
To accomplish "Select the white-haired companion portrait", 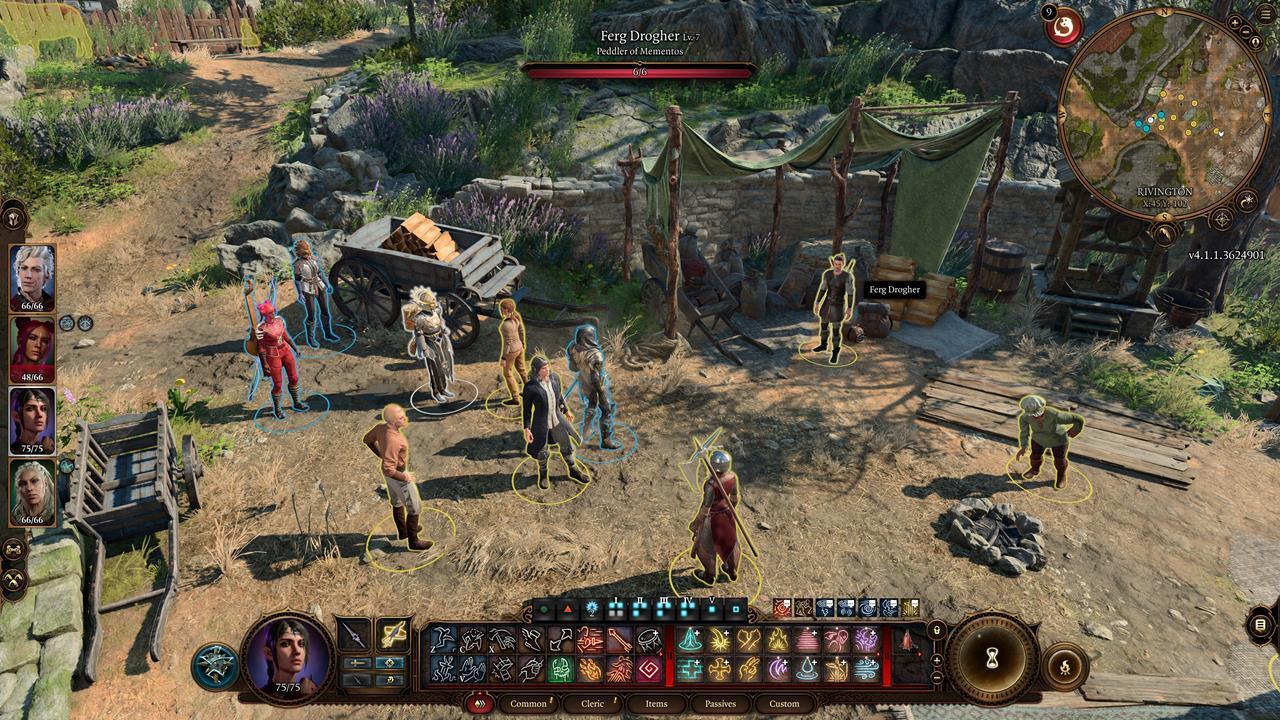I will coord(32,278).
